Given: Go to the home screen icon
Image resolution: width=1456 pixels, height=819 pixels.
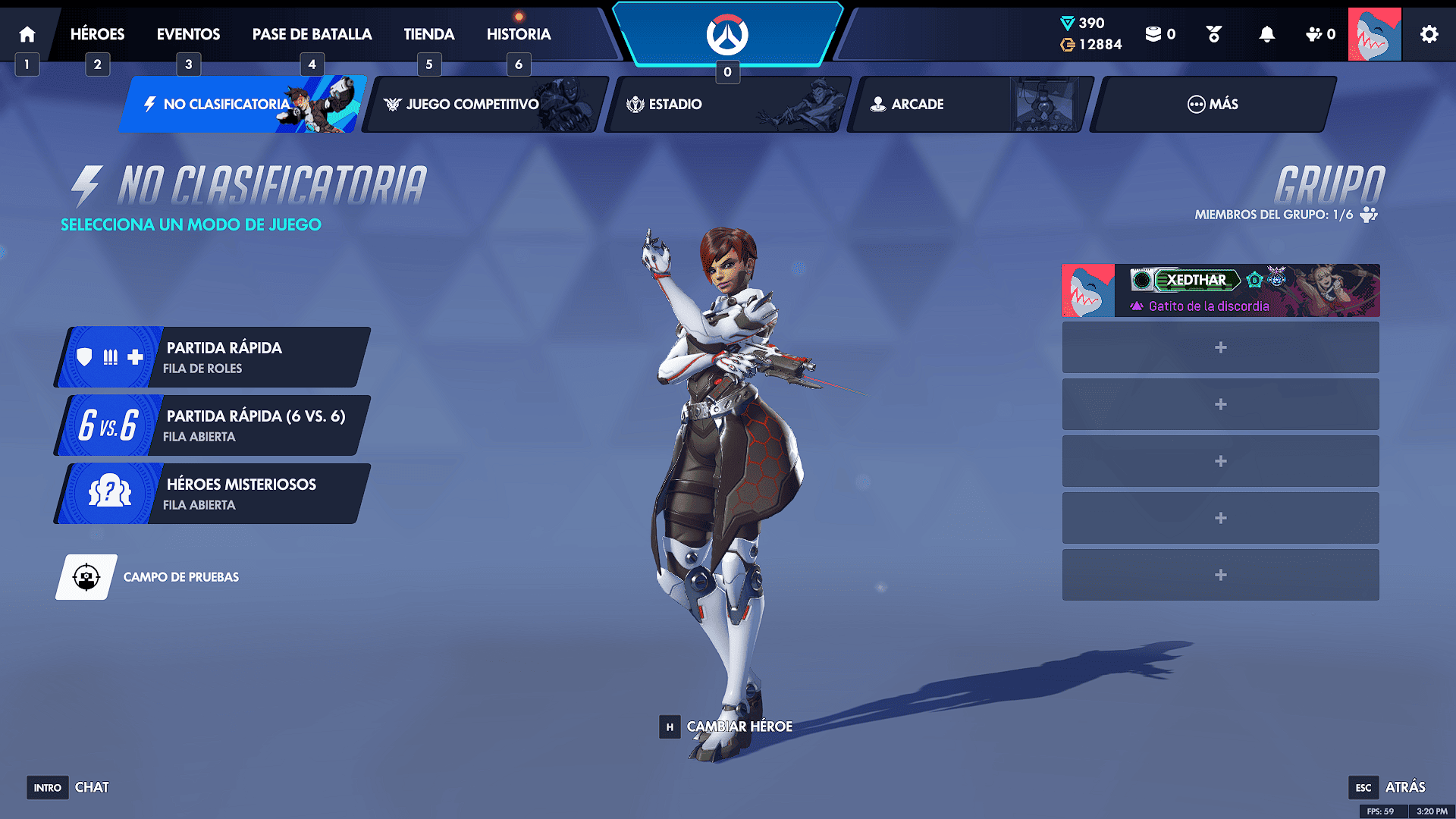Looking at the screenshot, I should coord(27,34).
